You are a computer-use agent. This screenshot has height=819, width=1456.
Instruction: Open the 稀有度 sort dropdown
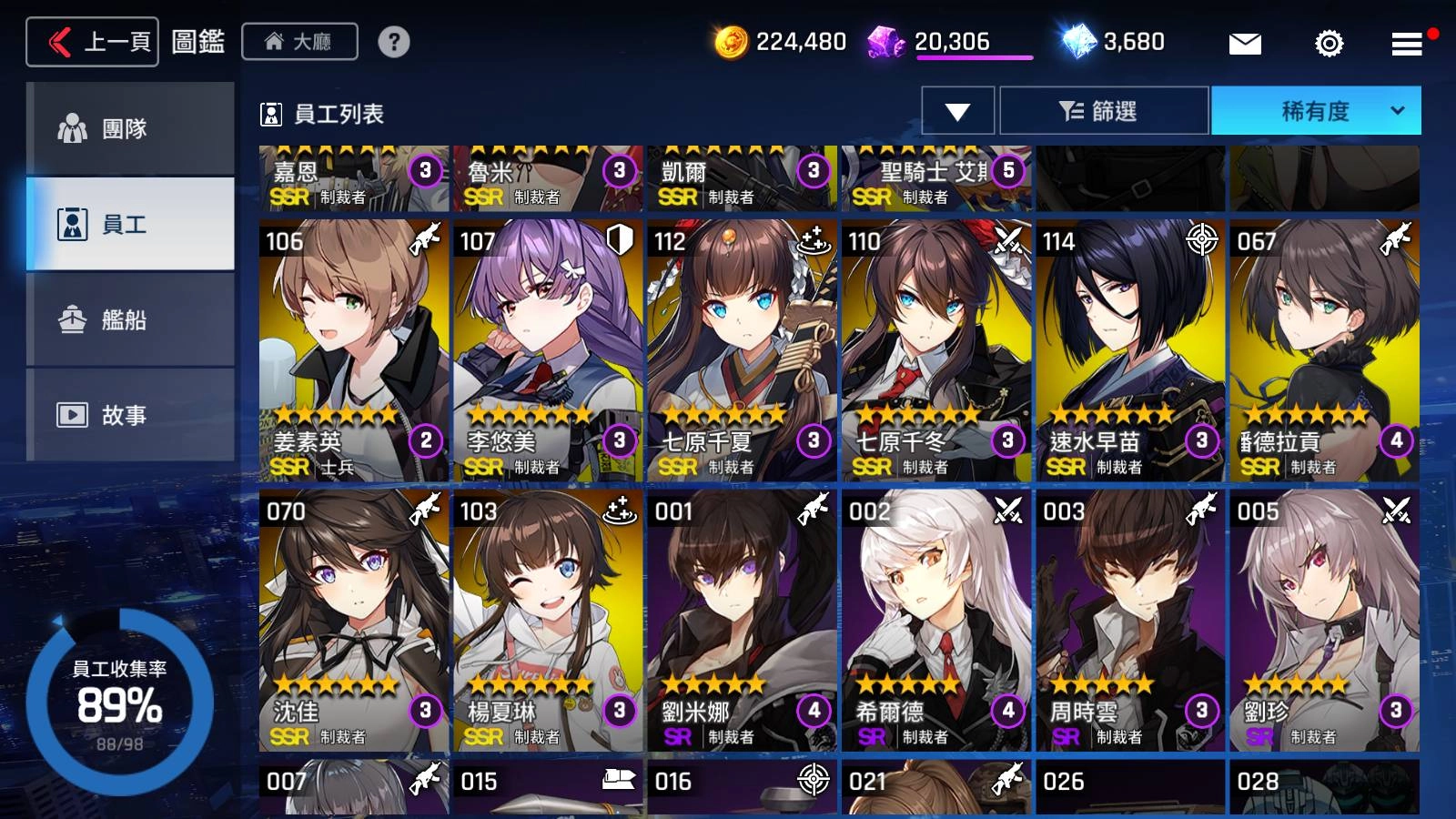point(1315,111)
